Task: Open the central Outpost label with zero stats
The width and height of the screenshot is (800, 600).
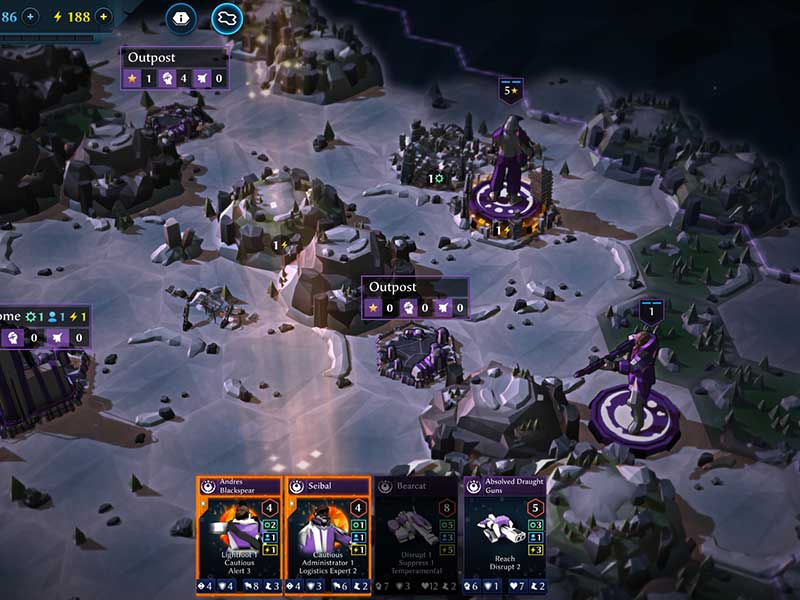Action: (x=415, y=297)
